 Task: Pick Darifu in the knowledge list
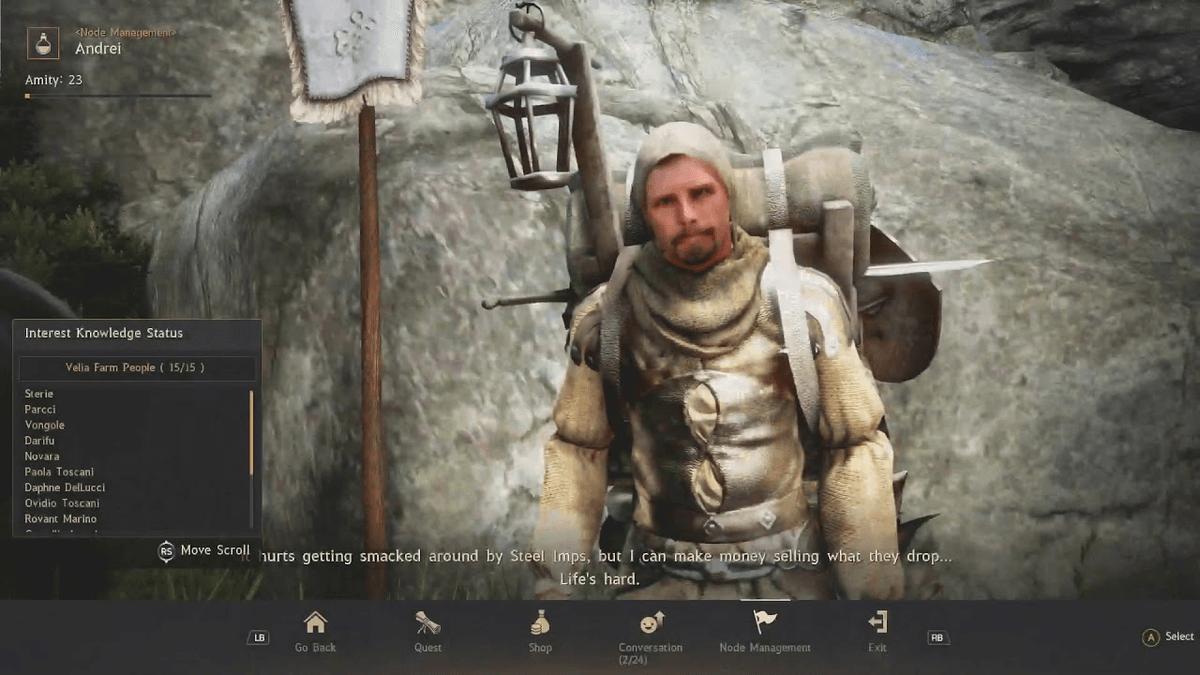tap(41, 441)
